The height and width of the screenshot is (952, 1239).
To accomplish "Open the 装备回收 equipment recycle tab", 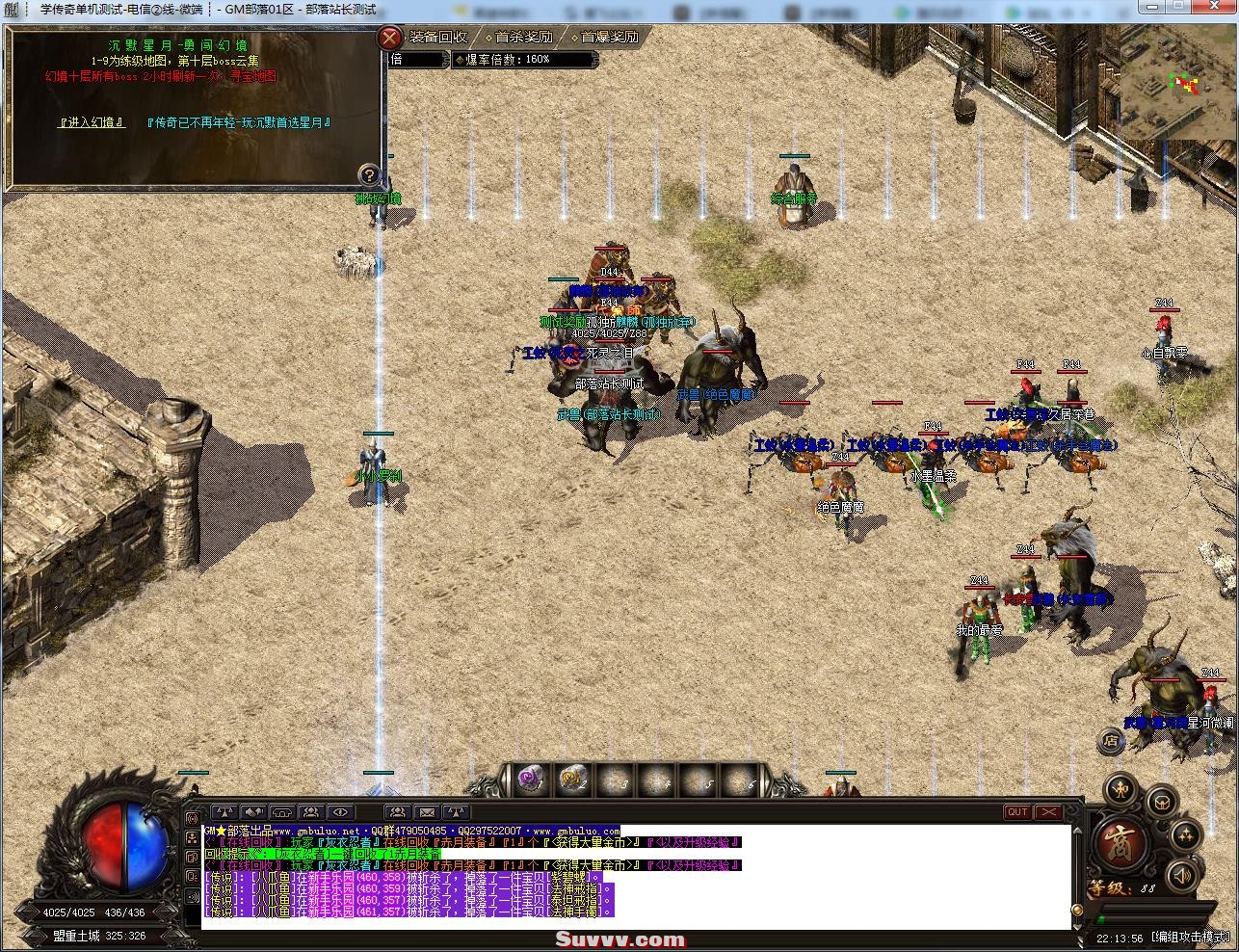I will click(x=438, y=38).
